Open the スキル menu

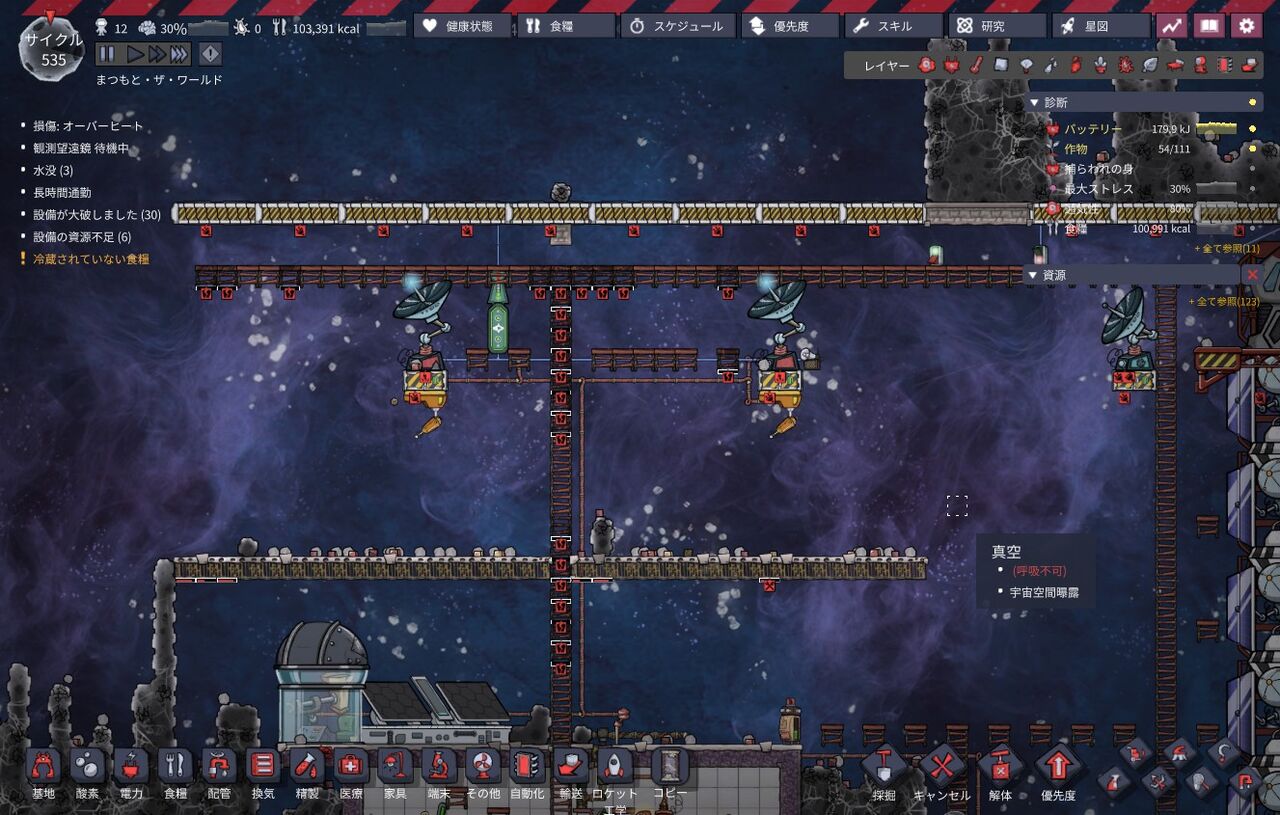tap(893, 26)
